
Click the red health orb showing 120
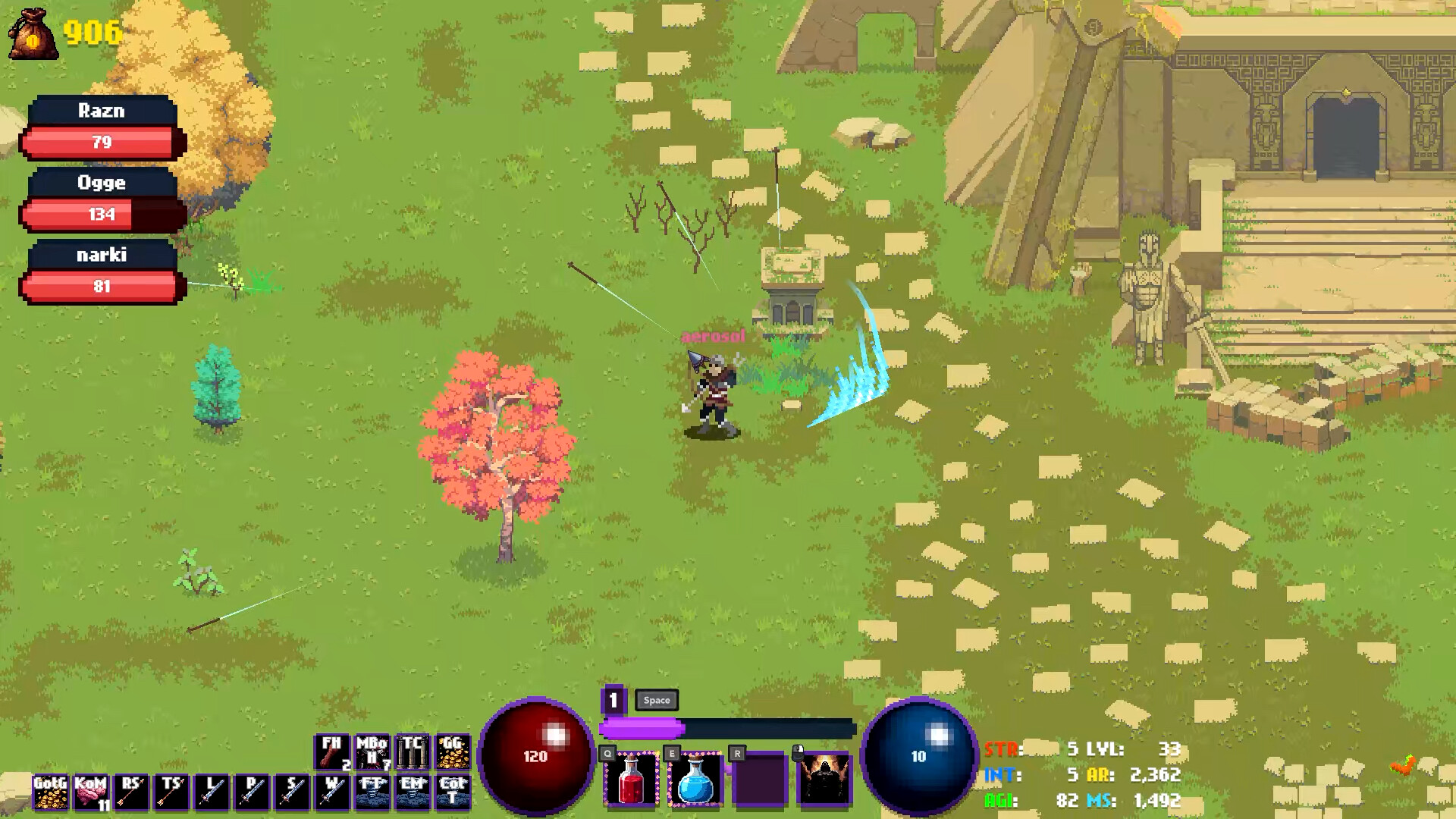(x=536, y=755)
